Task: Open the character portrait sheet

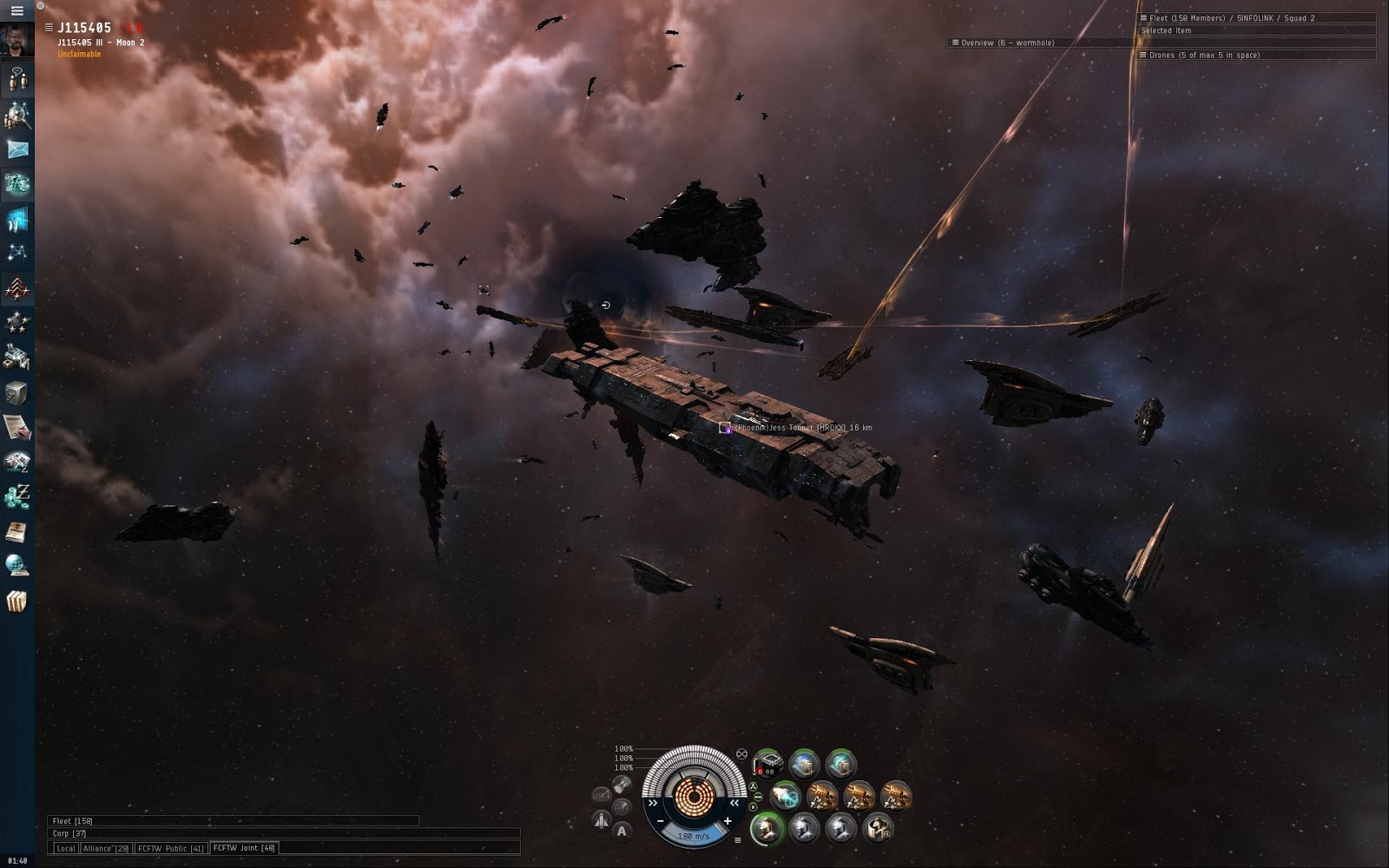Action: (16, 40)
